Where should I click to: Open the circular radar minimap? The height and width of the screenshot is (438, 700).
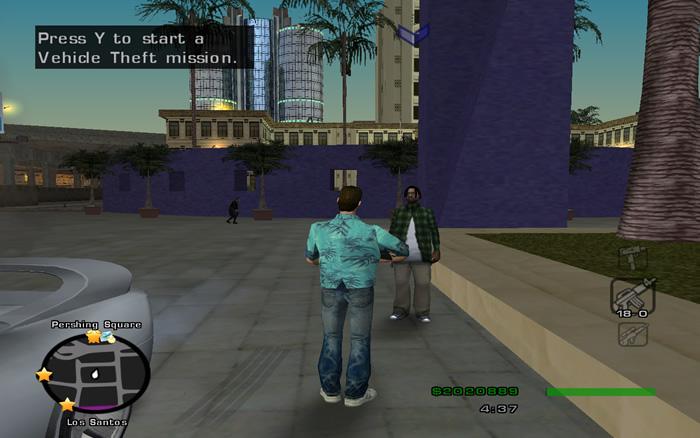96,373
